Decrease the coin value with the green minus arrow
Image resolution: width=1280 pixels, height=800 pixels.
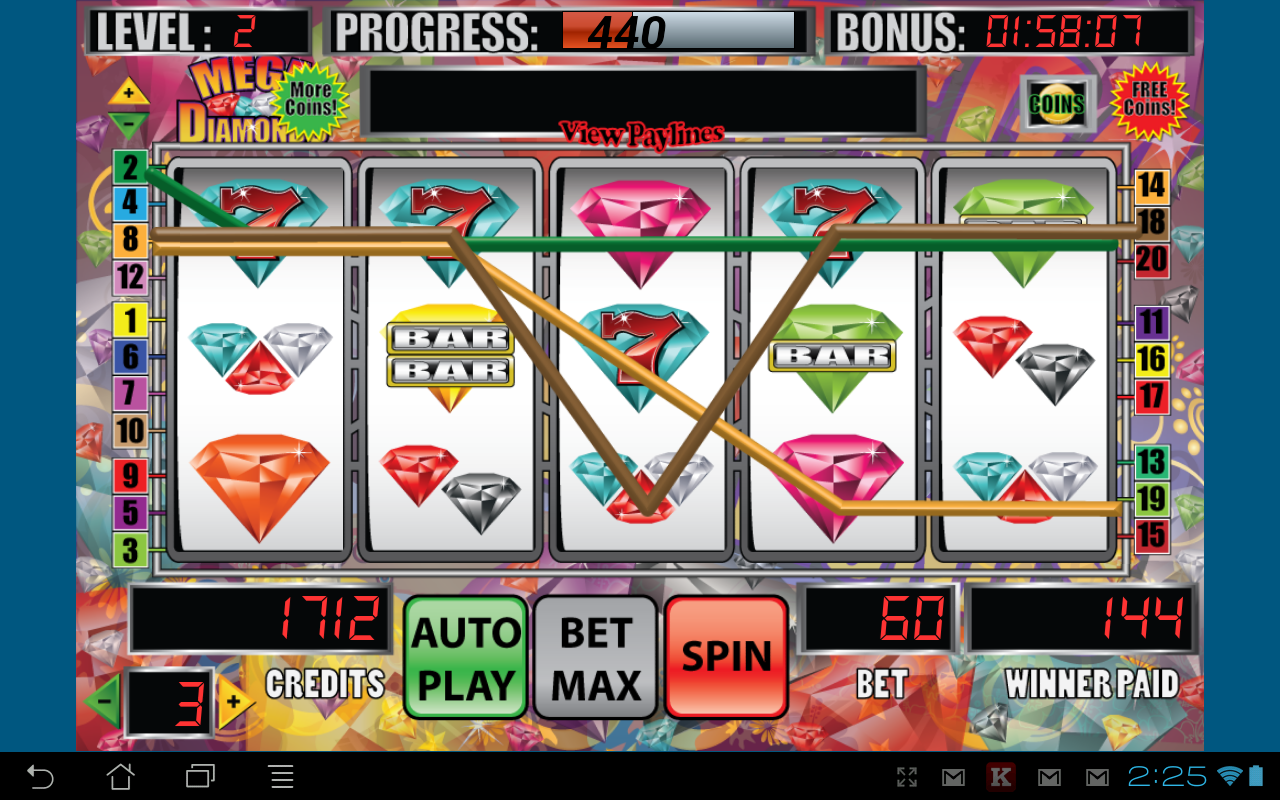click(104, 700)
